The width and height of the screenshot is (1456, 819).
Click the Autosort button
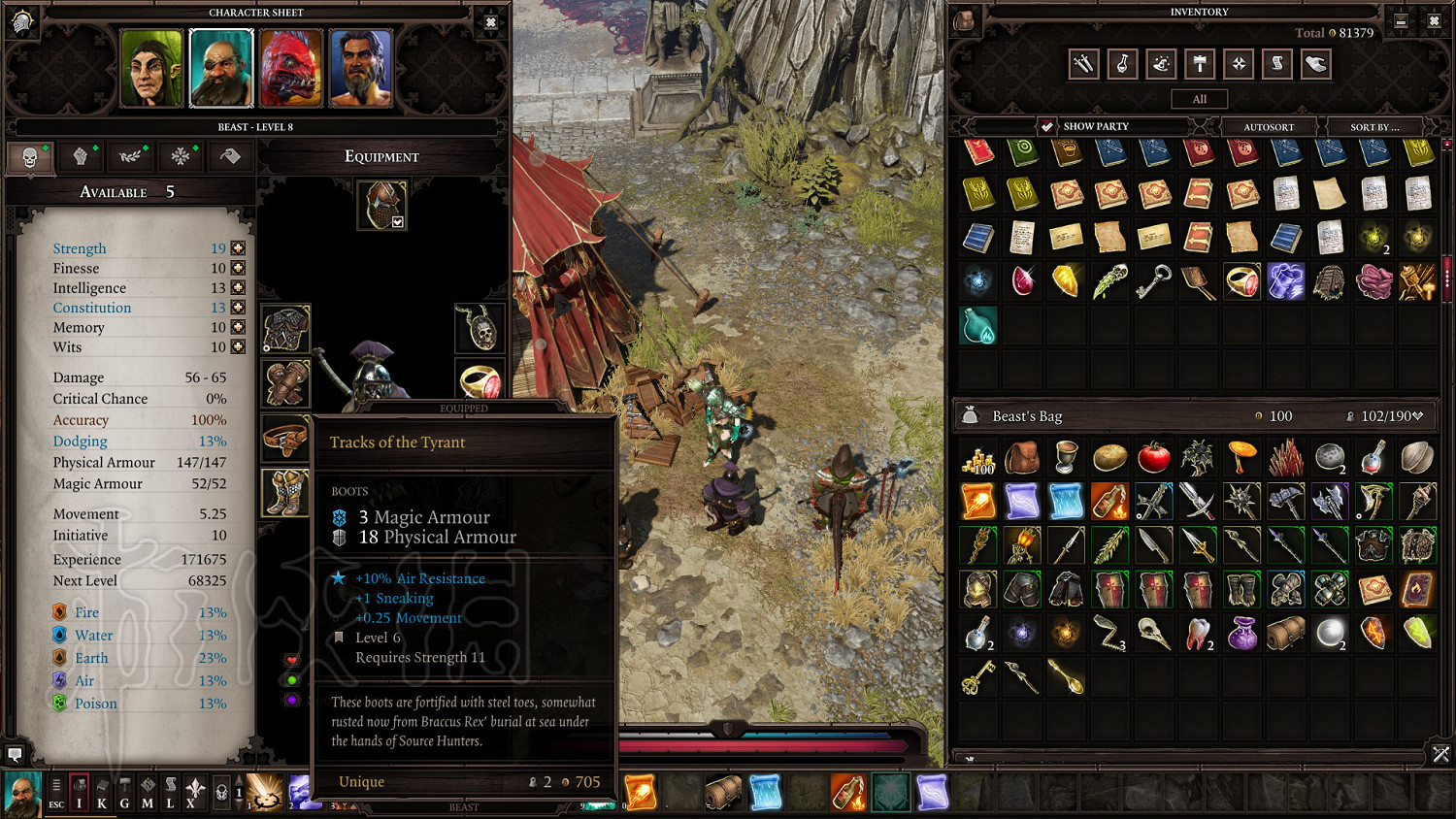click(x=1269, y=127)
